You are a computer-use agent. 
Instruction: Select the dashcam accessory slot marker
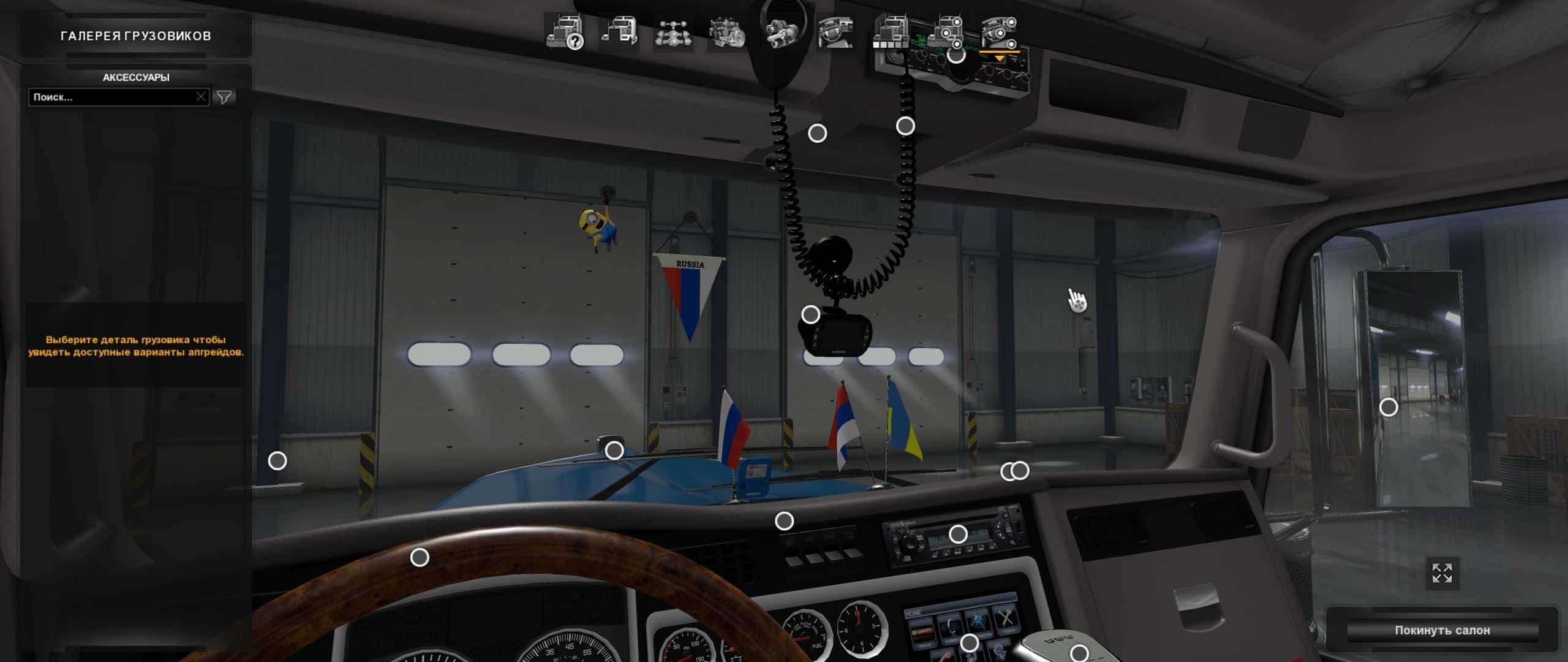(x=811, y=314)
